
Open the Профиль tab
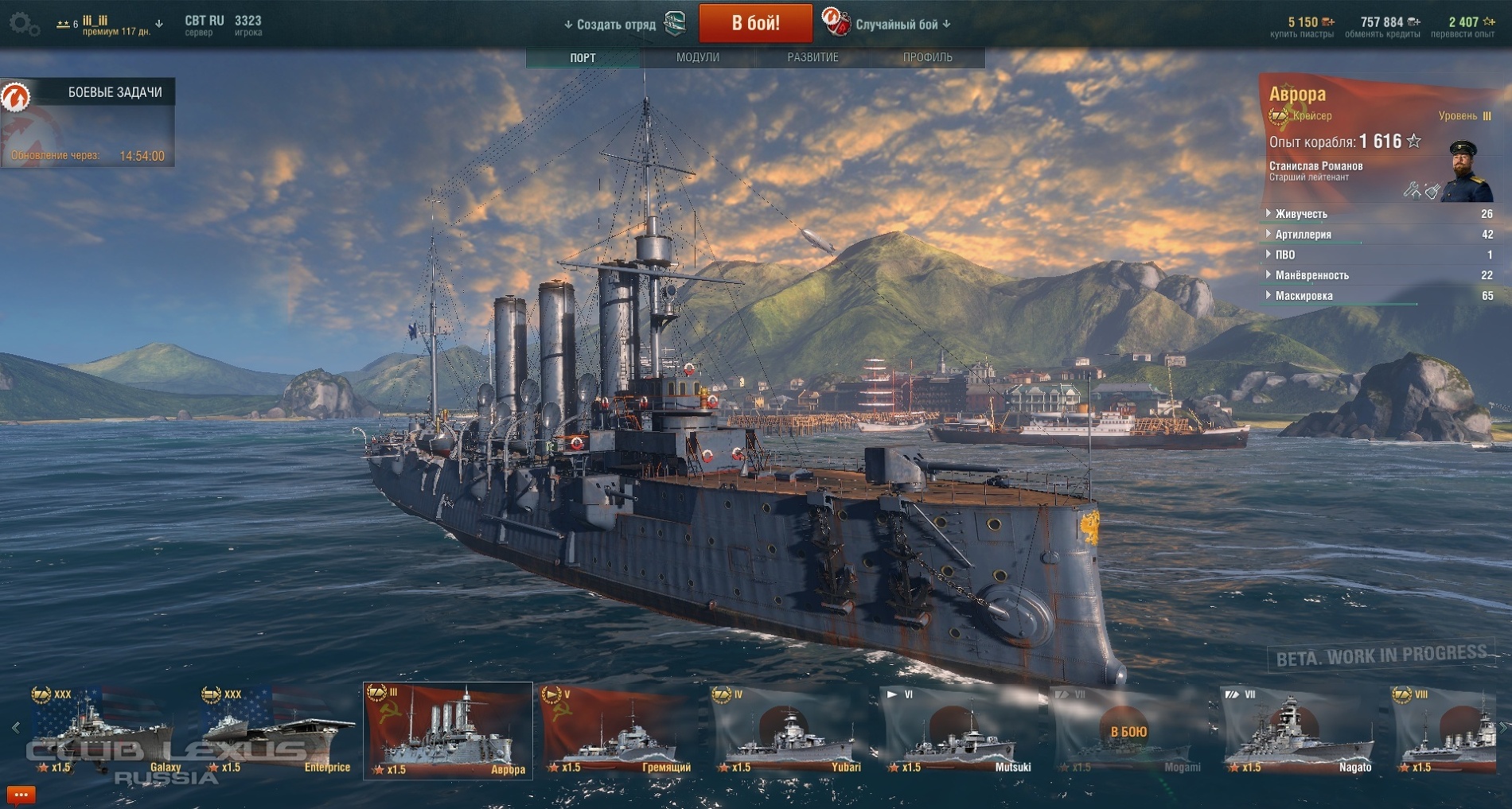pyautogui.click(x=927, y=57)
